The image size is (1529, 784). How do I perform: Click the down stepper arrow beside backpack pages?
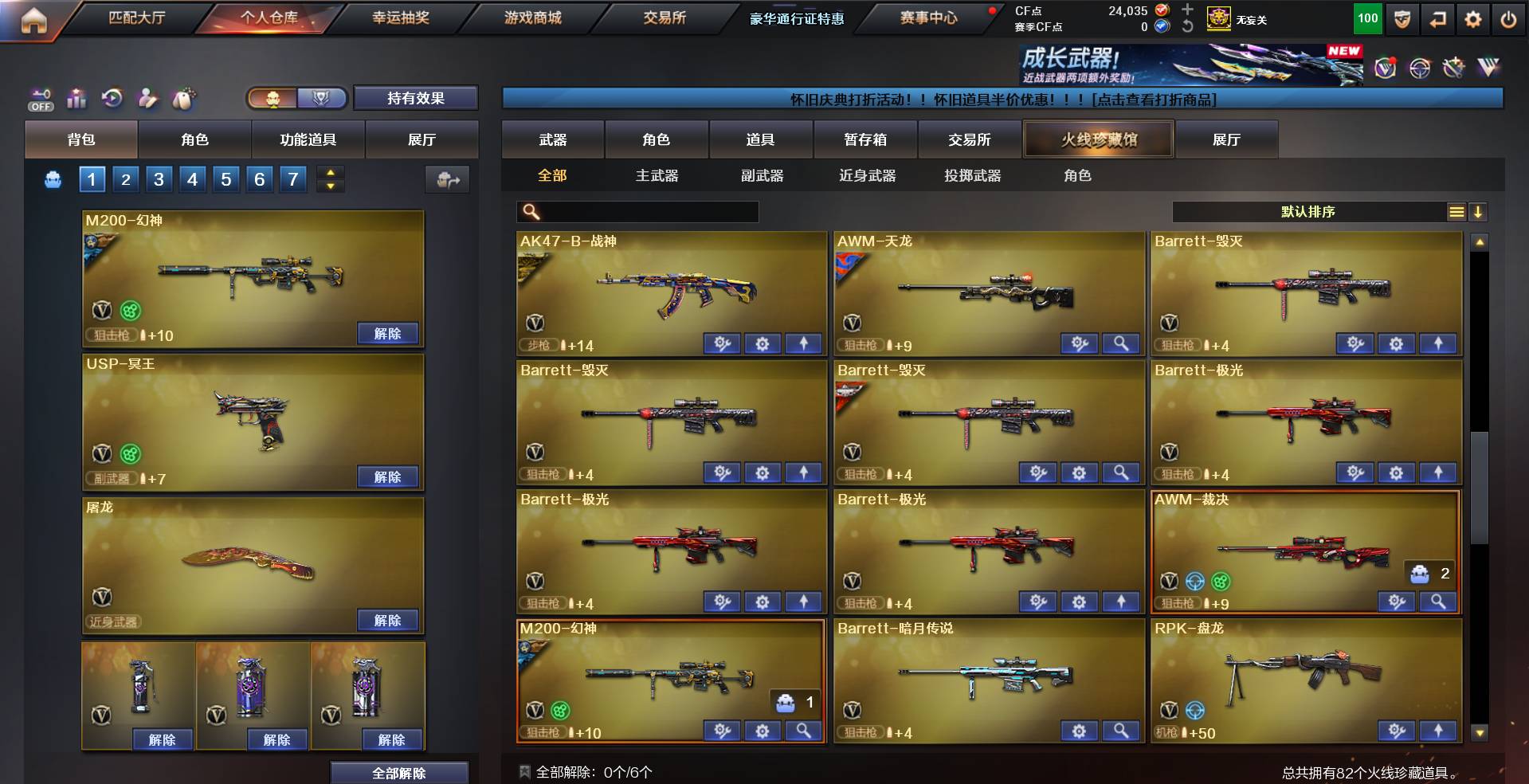tap(330, 186)
